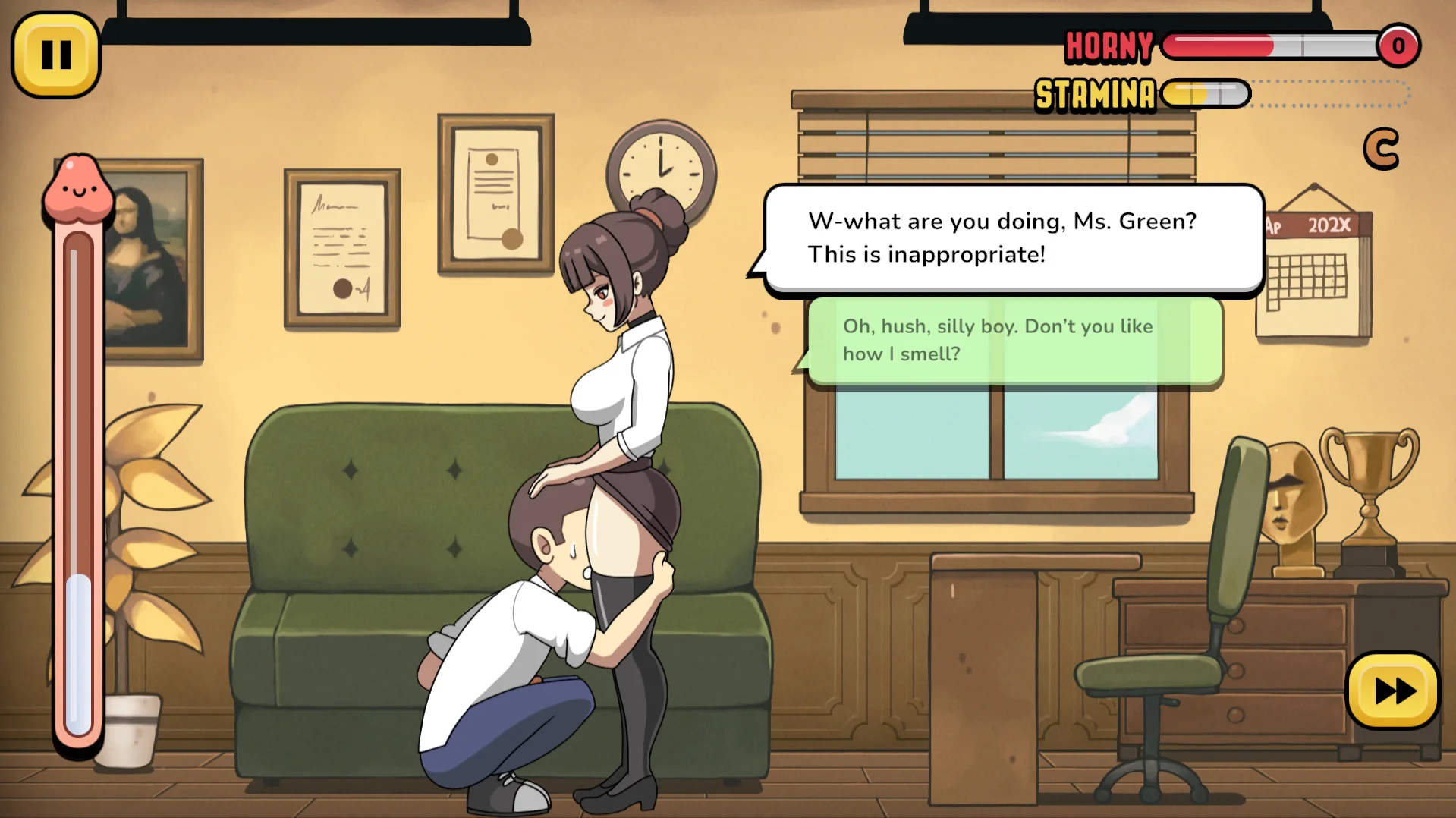Screen dimensions: 1456x818
Task: Select the STAMINA label
Action: (x=1095, y=94)
